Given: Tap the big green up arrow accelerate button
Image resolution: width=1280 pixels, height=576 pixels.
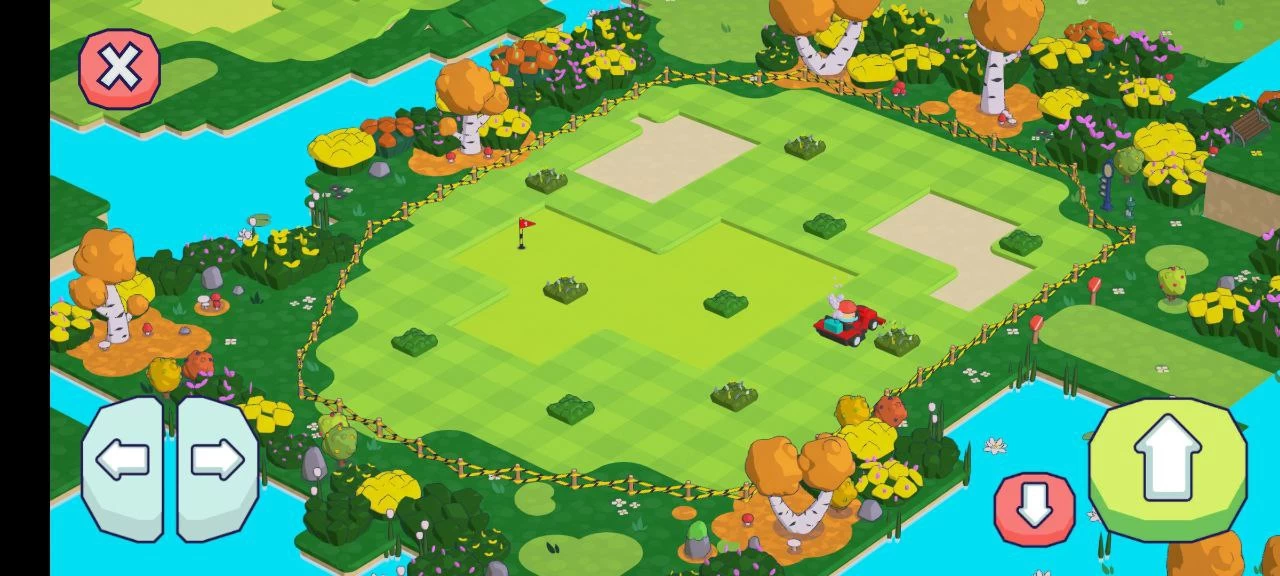Looking at the screenshot, I should tap(1167, 467).
